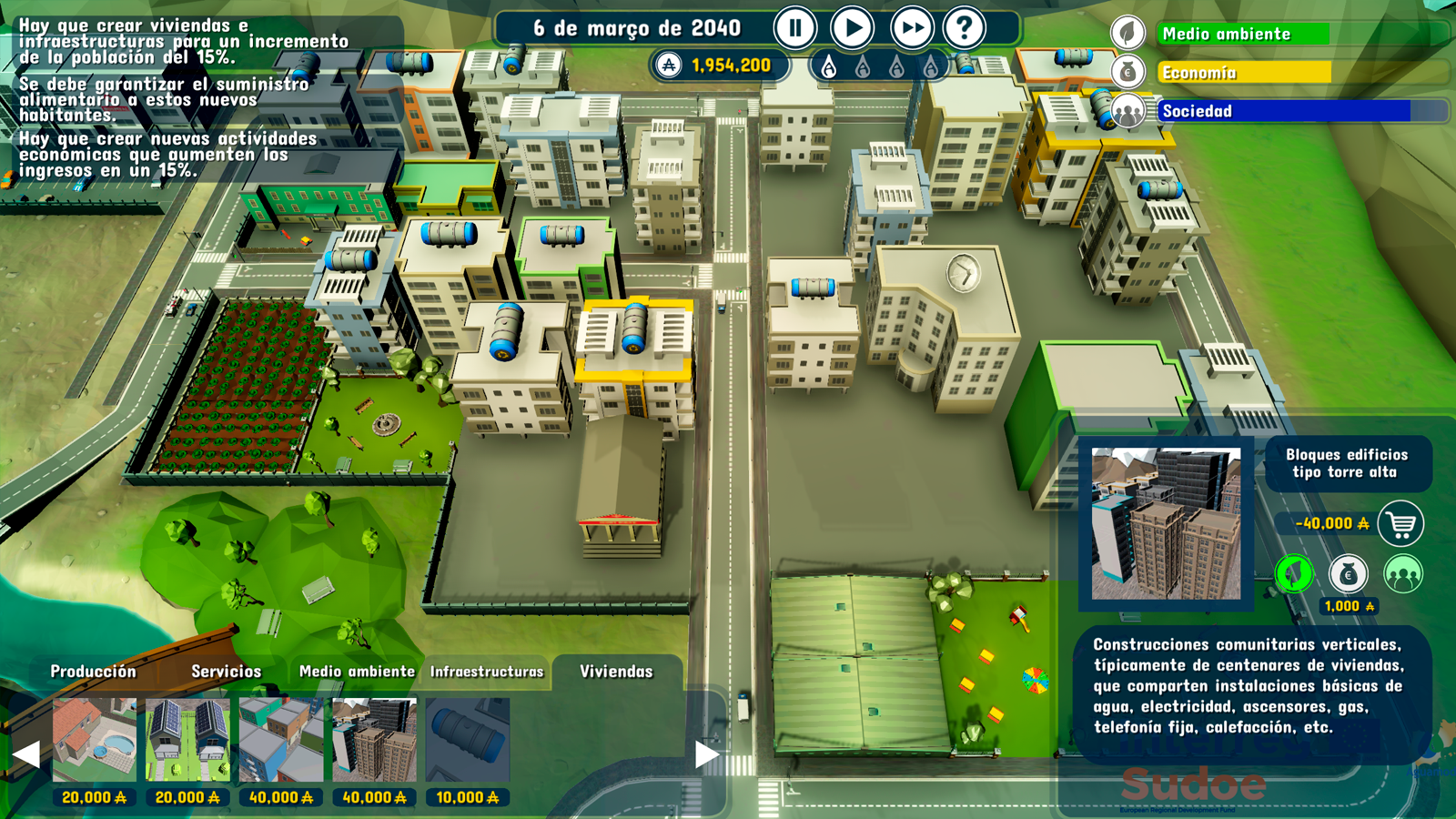Select the high tower blocks thumbnail
The height and width of the screenshot is (819, 1456).
coord(375,740)
